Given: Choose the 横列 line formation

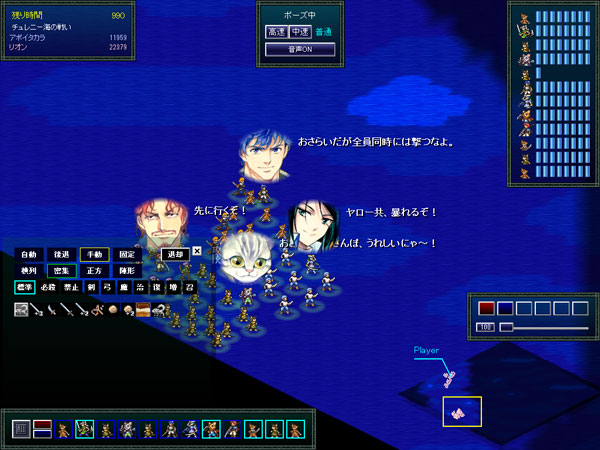Looking at the screenshot, I should pyautogui.click(x=29, y=271).
